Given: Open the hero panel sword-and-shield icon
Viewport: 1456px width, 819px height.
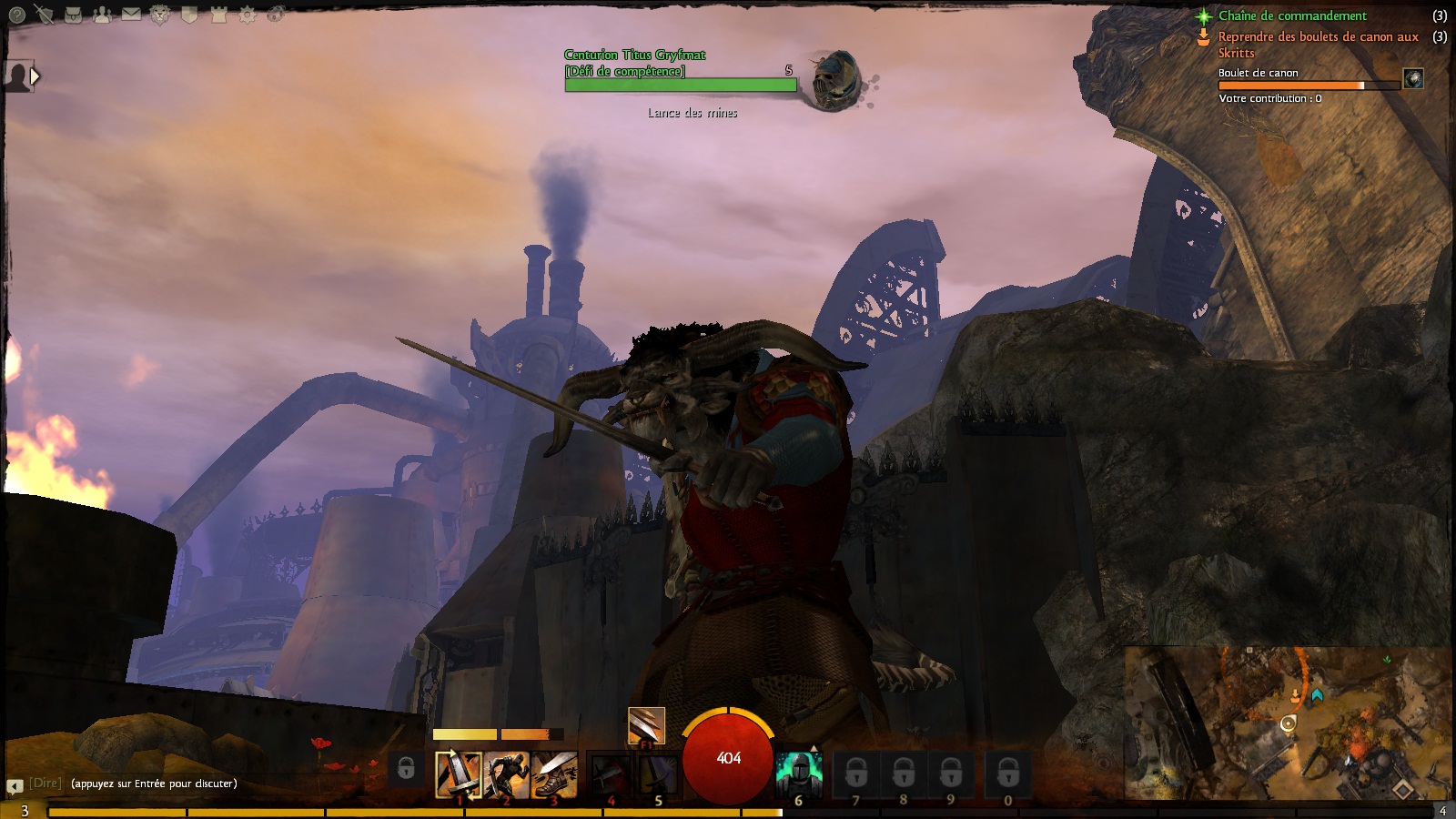Looking at the screenshot, I should click(x=44, y=15).
